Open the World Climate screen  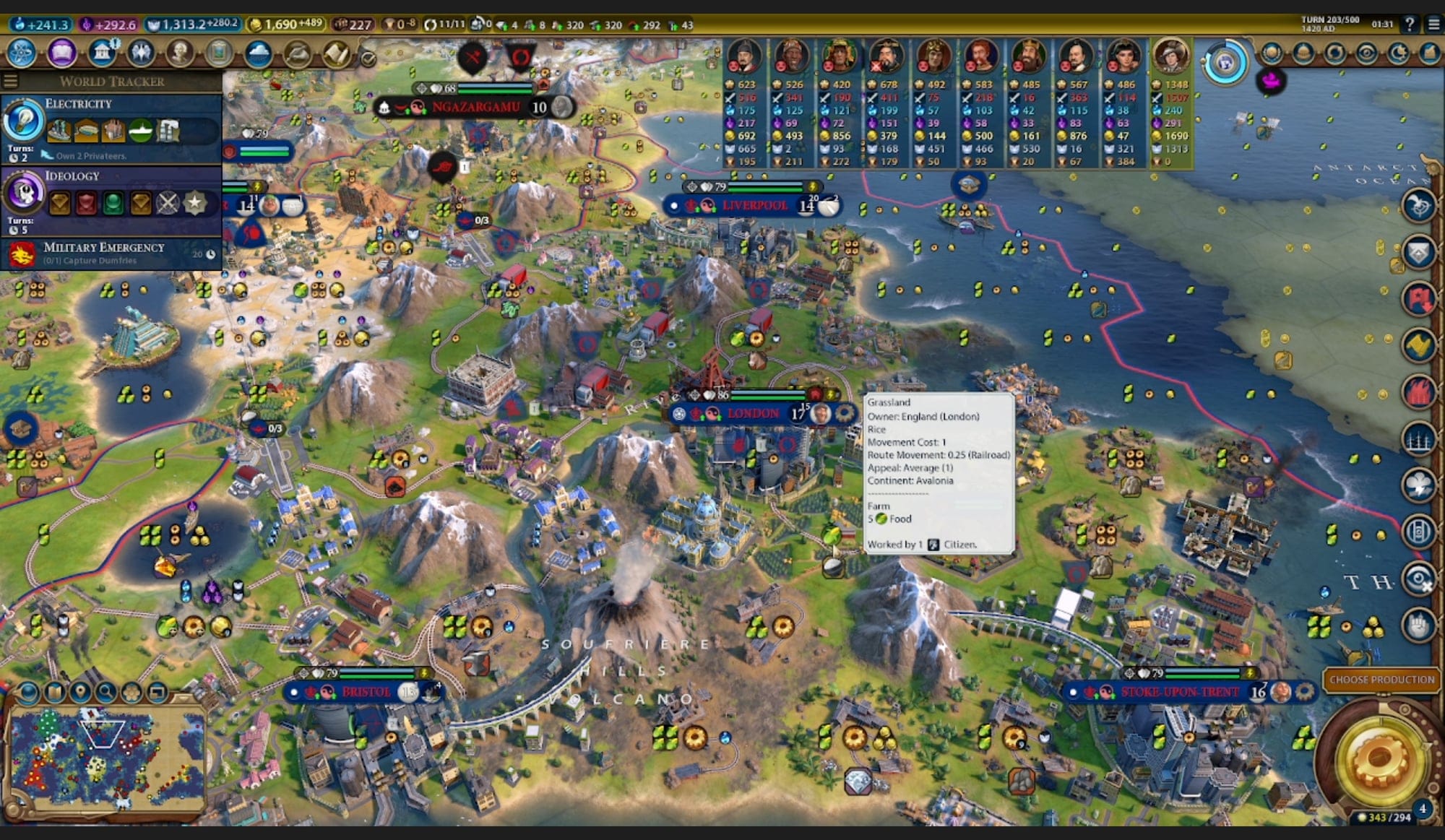coord(258,53)
